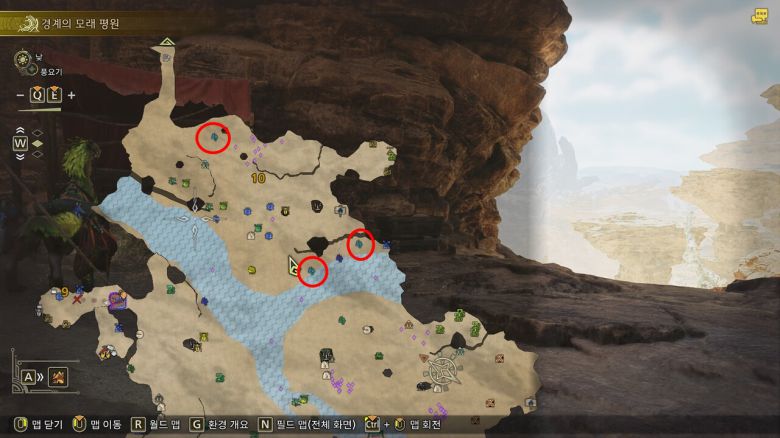Open the yellow chat icon

[759, 16]
